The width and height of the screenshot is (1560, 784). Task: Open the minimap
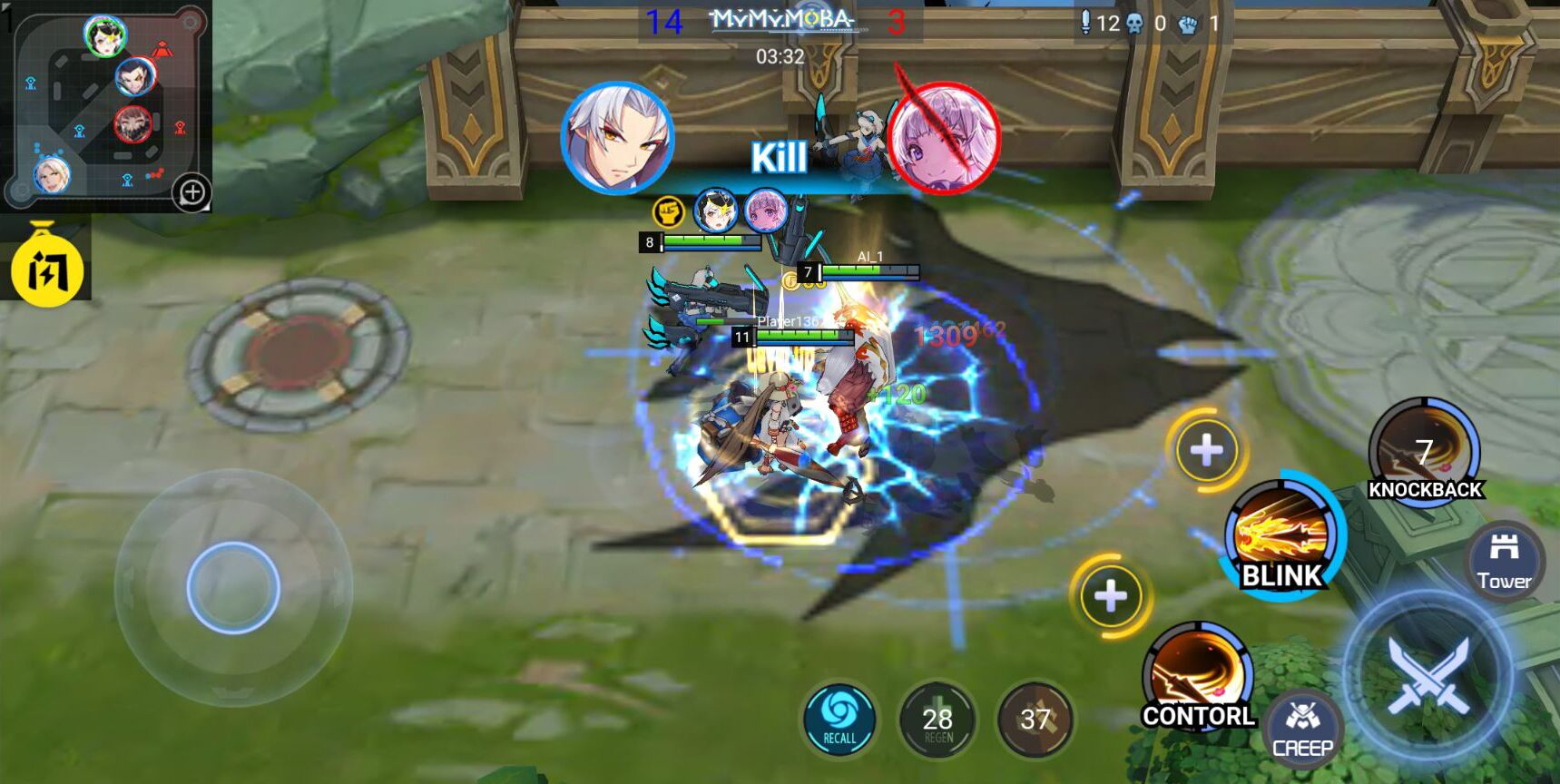pos(100,104)
